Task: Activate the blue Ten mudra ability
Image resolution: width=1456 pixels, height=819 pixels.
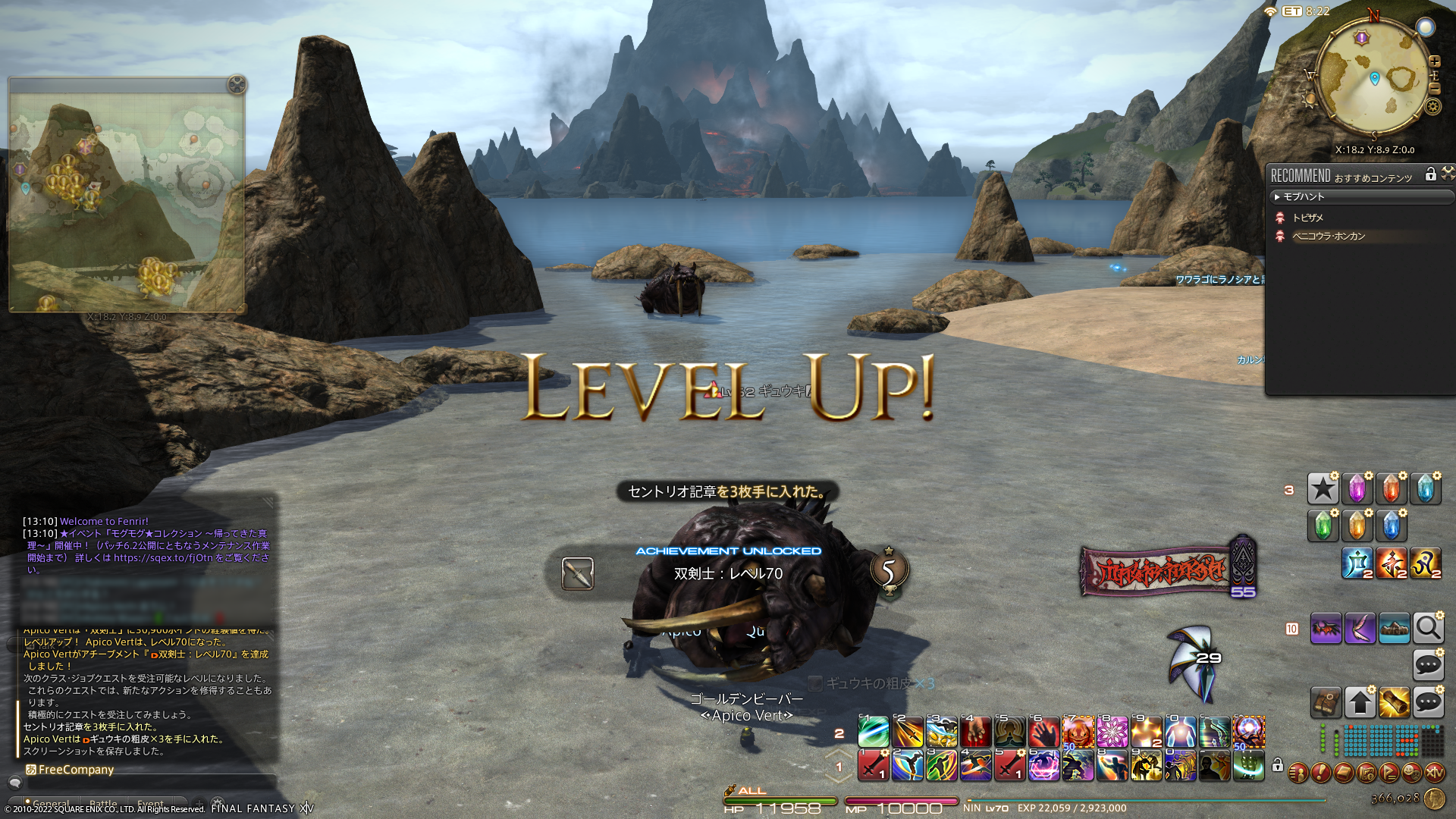Action: click(1357, 563)
